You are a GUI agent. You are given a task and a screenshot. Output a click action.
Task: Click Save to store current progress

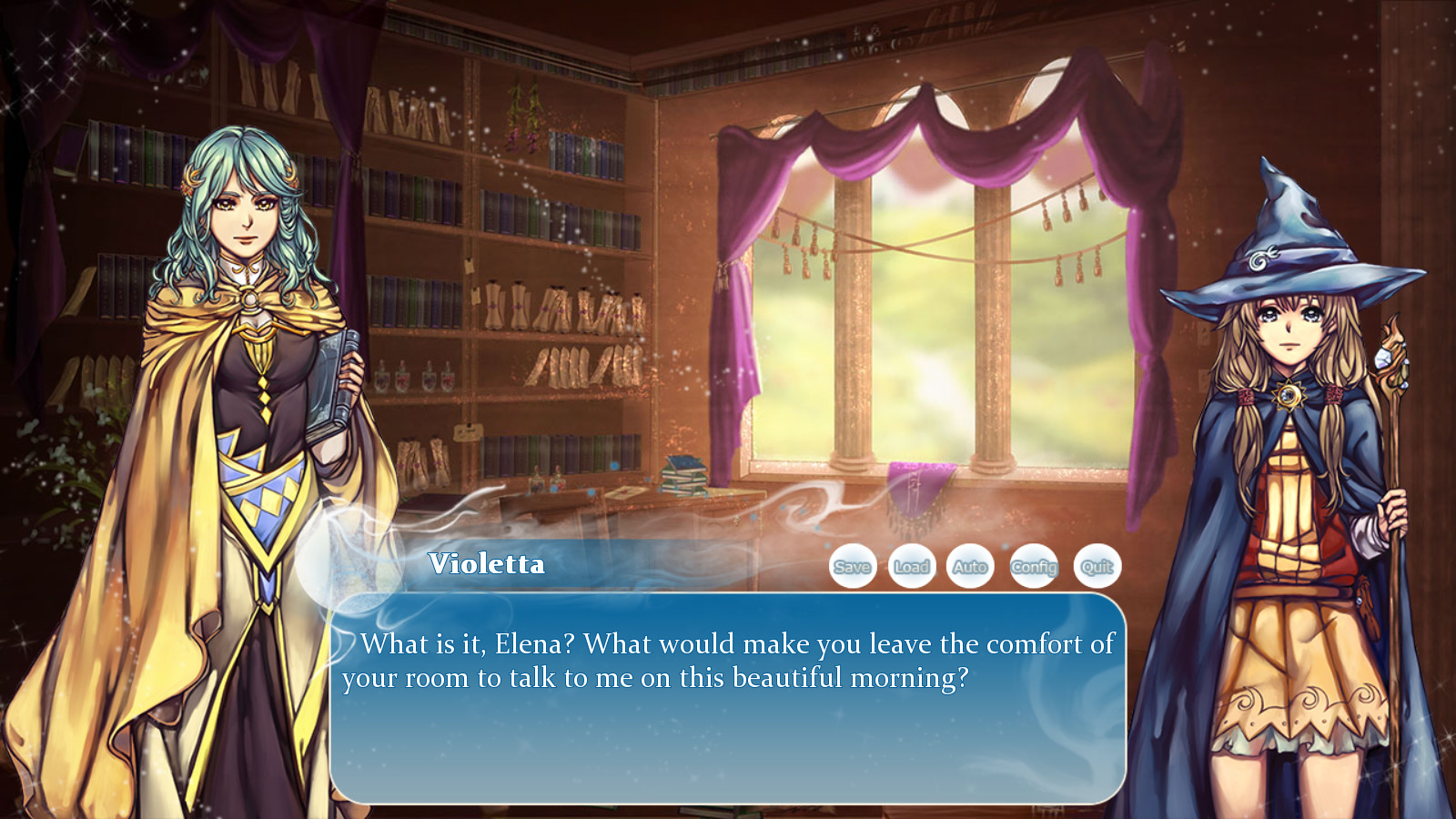[852, 566]
